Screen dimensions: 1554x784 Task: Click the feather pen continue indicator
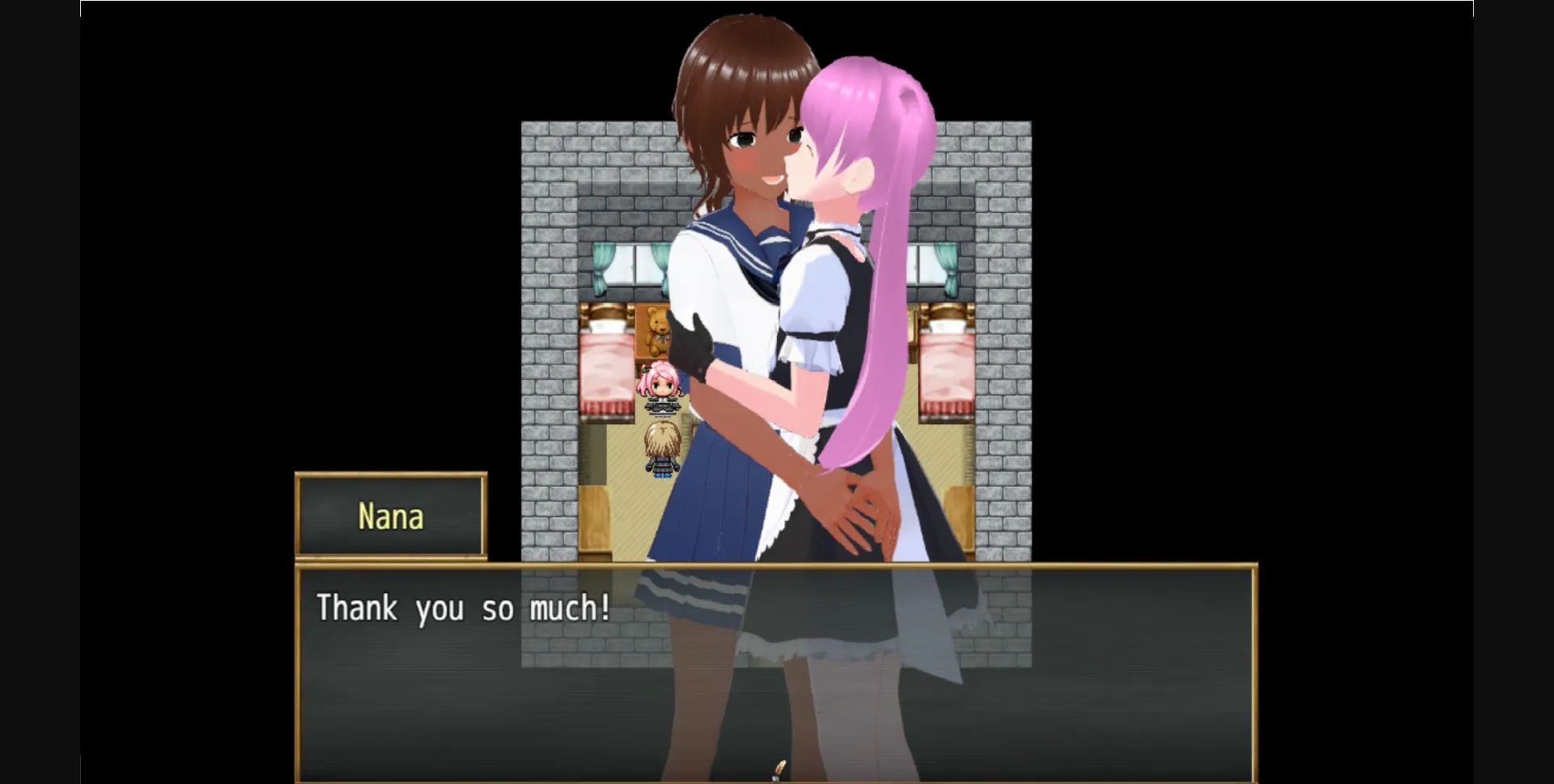[x=781, y=769]
